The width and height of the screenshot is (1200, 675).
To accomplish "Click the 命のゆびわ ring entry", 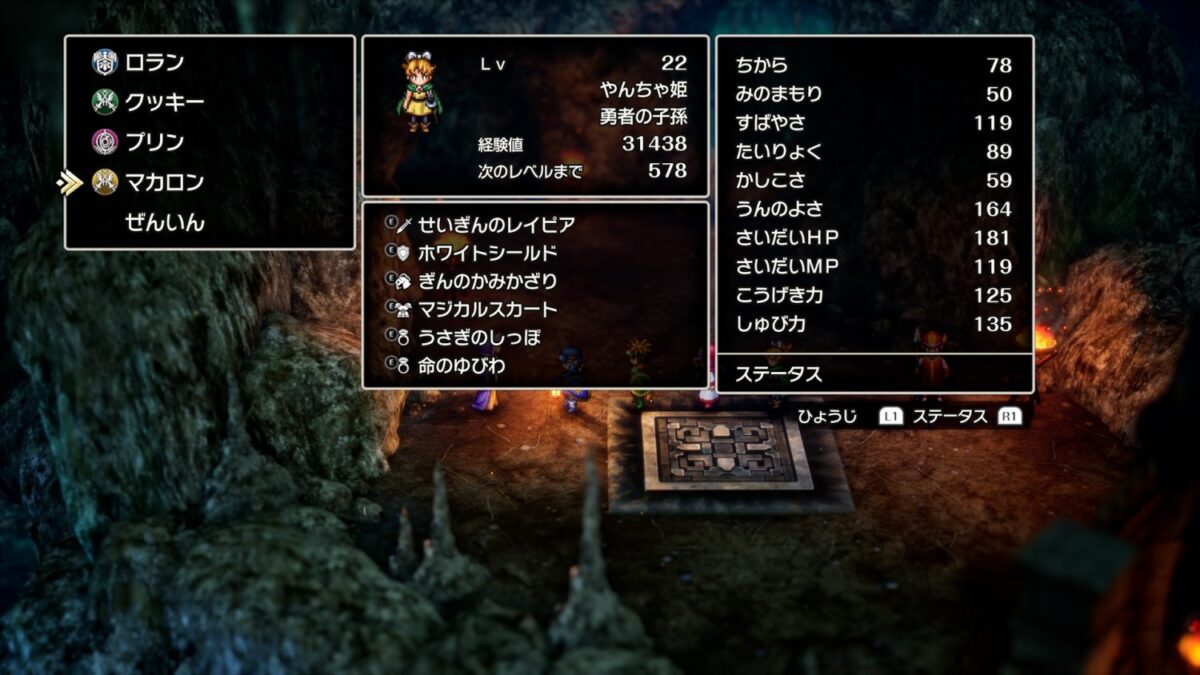I will (462, 366).
